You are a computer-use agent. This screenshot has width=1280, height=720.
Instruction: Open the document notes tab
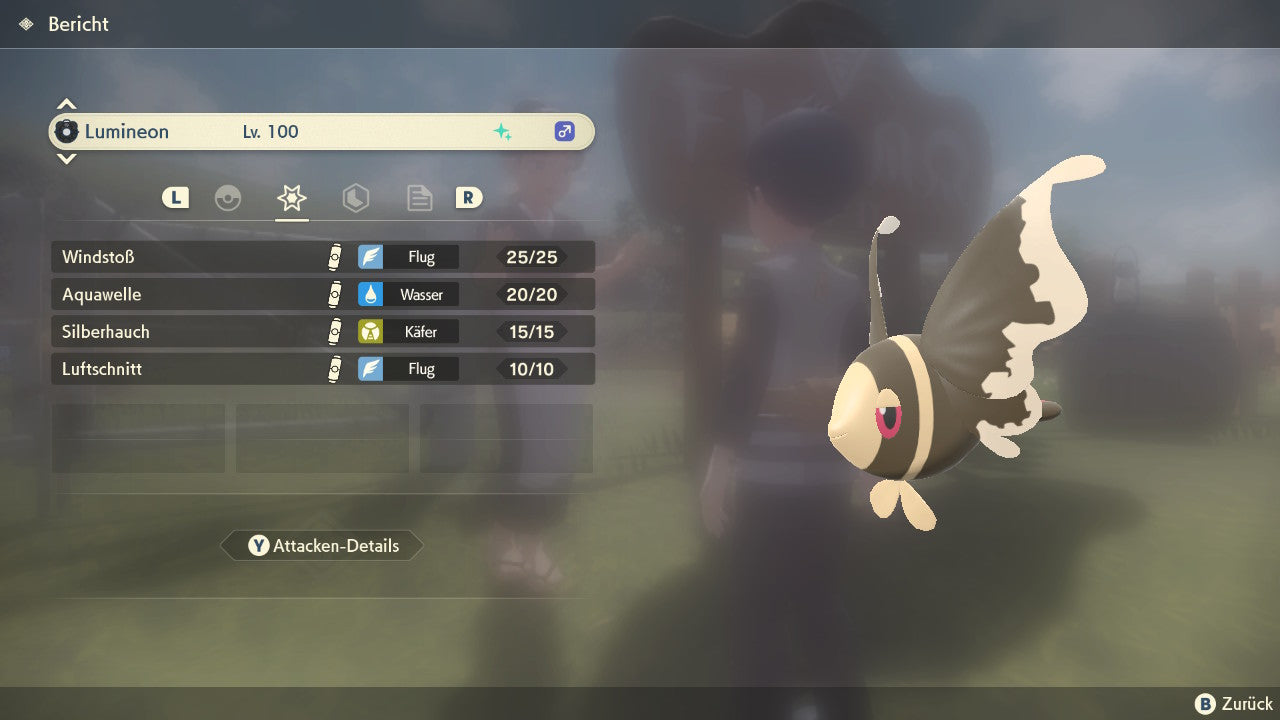(x=419, y=198)
